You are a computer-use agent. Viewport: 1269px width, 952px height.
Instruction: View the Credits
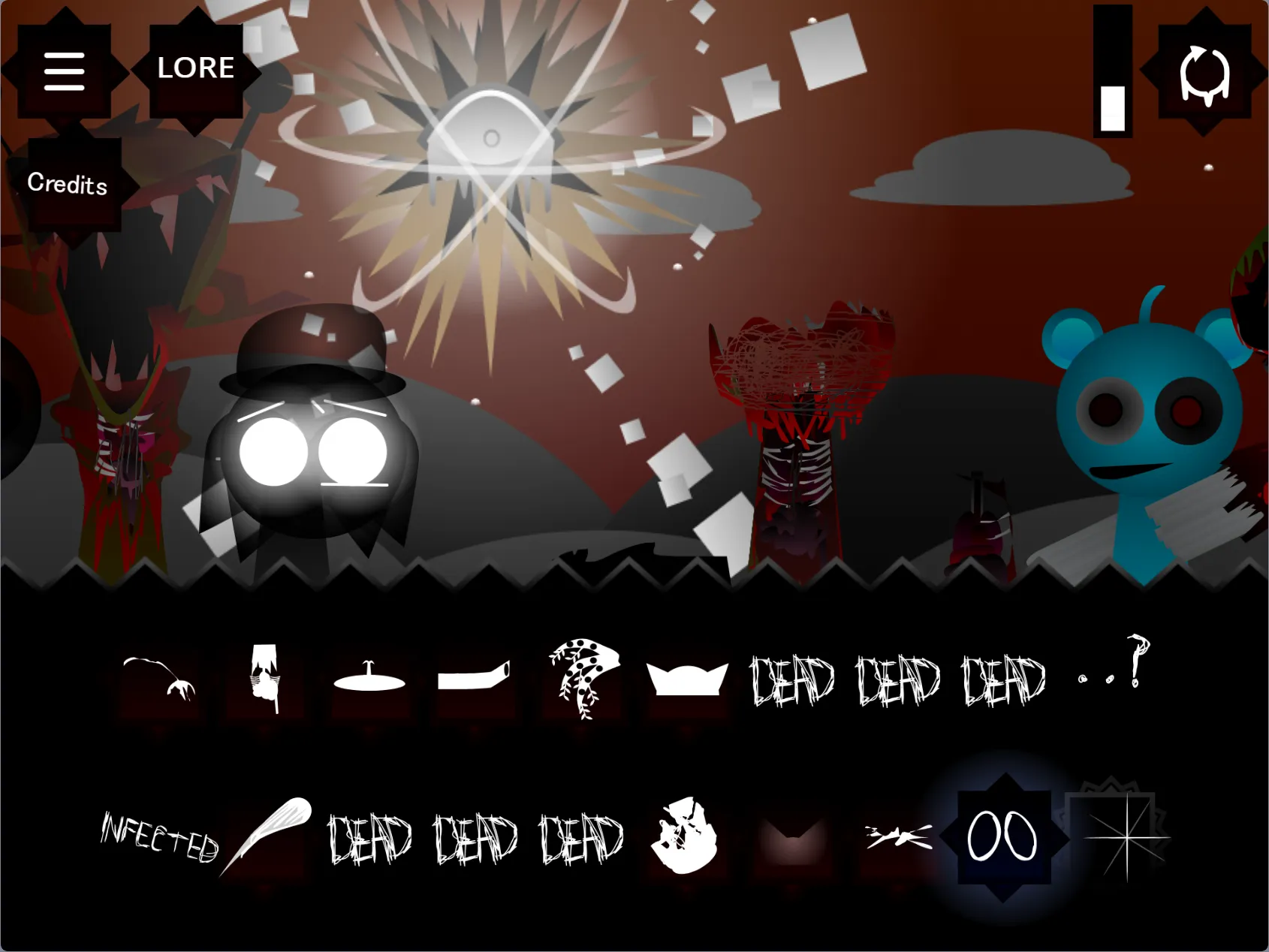pyautogui.click(x=68, y=185)
